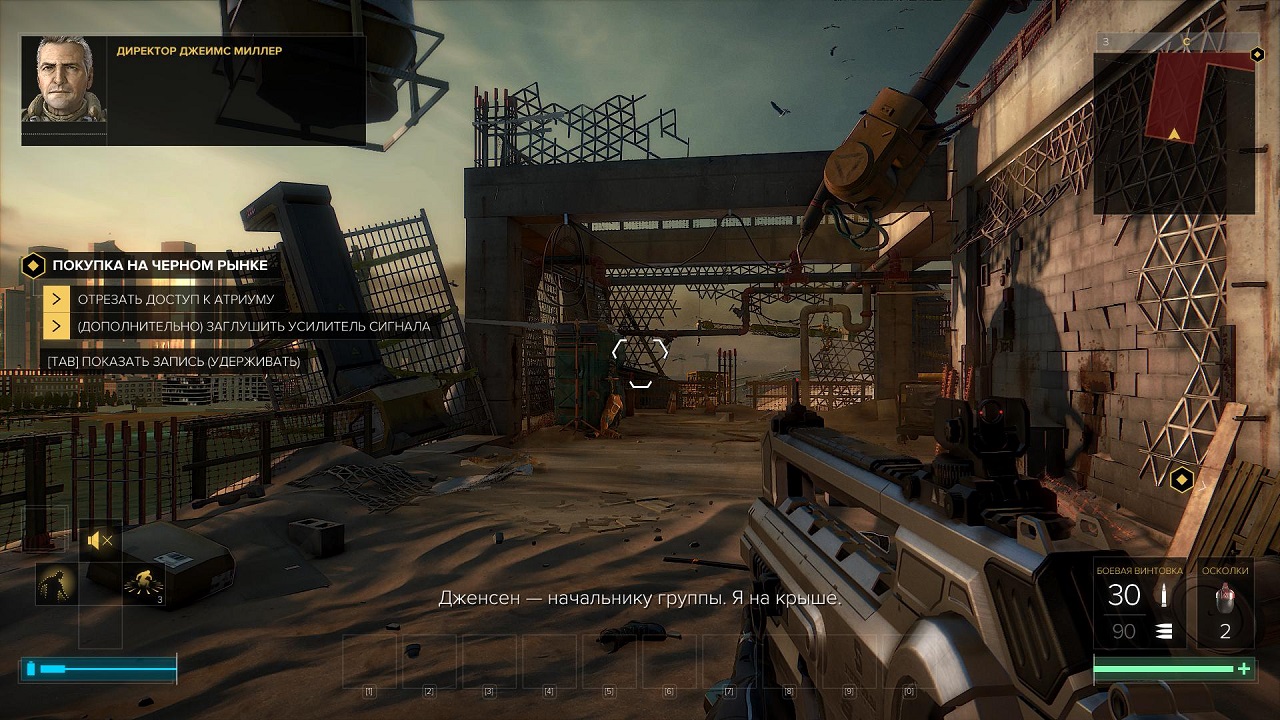This screenshot has width=1280, height=720.
Task: Select the quest title "Покупка на черном рынке"
Action: pyautogui.click(x=160, y=265)
